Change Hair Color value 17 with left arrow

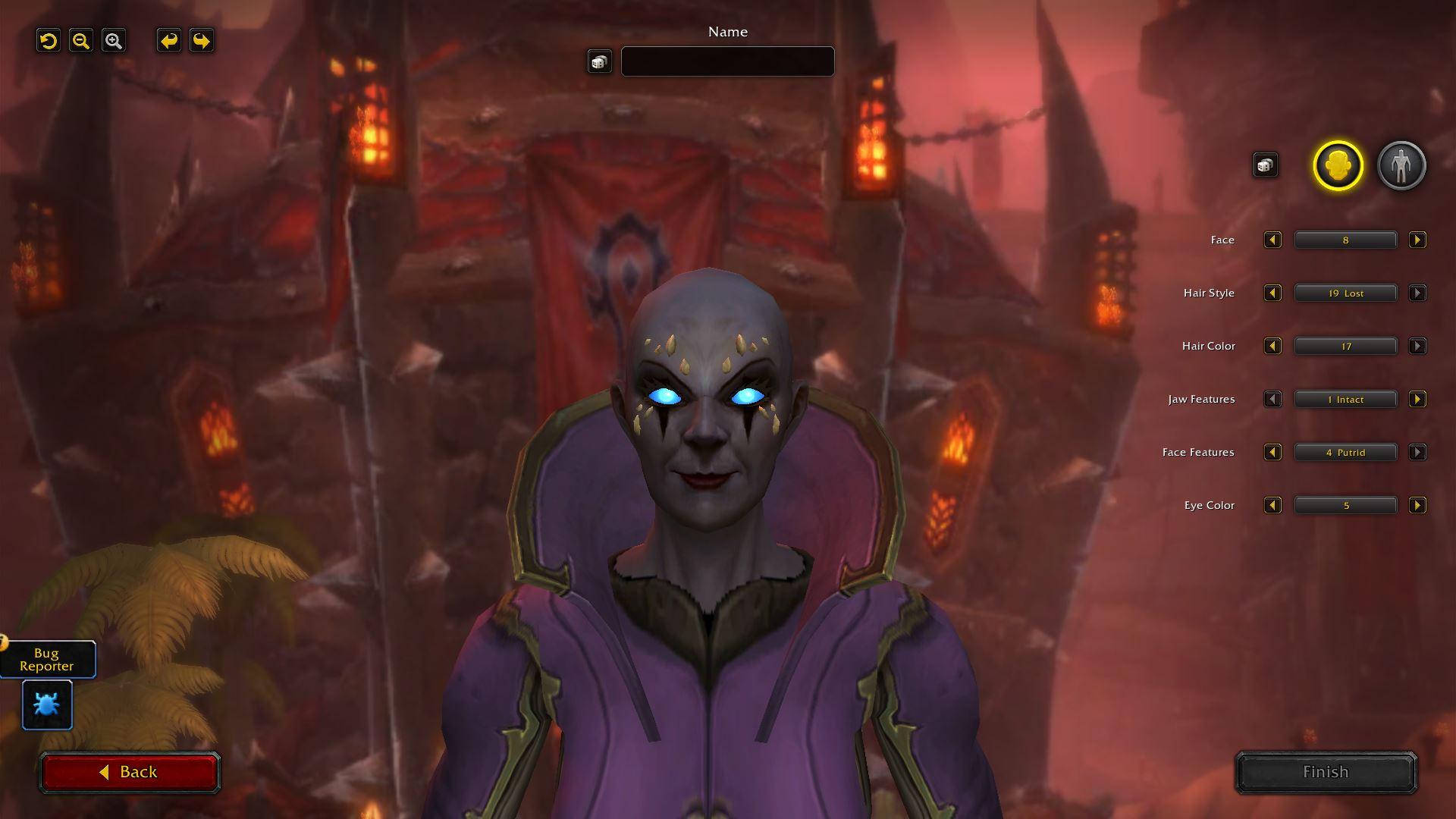coord(1273,346)
